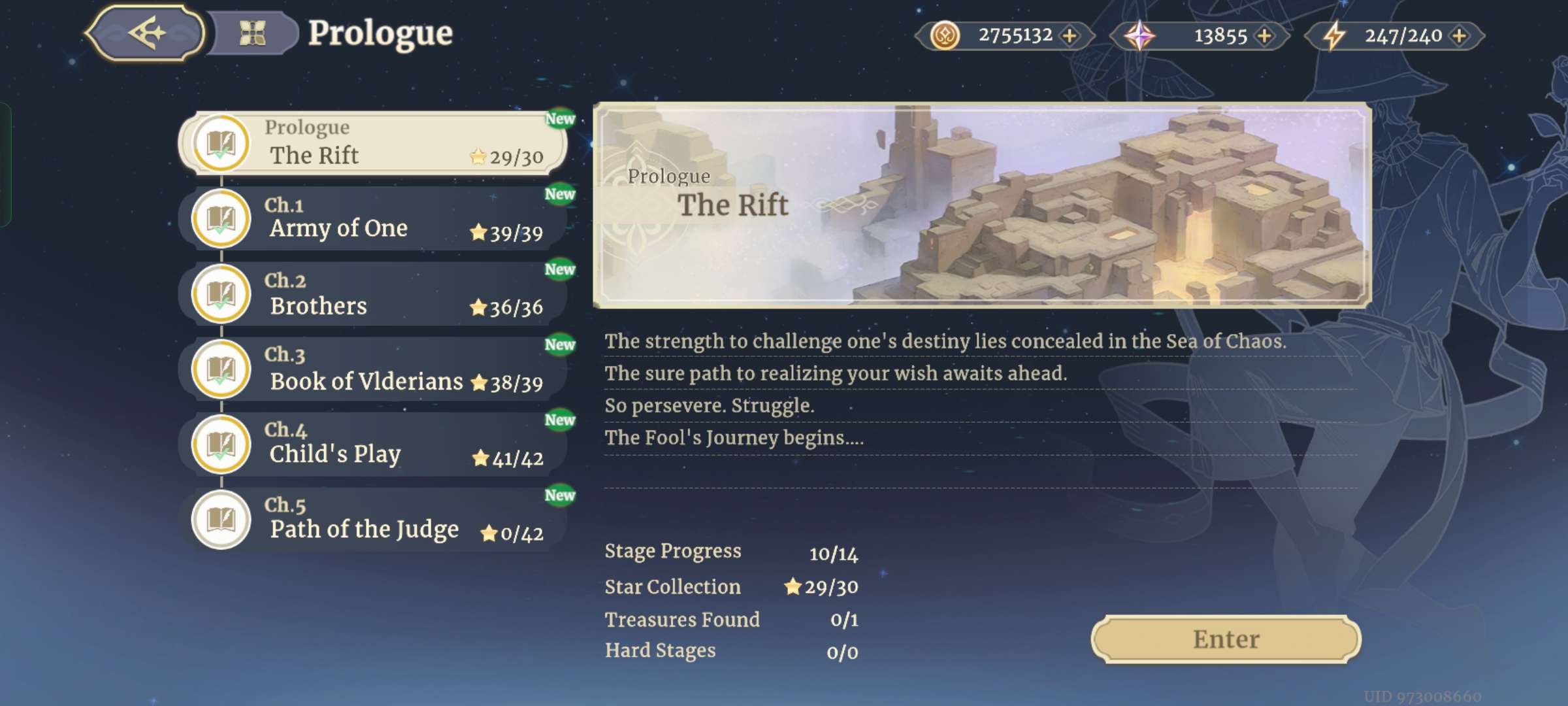Open the grid menu icon beside Prologue
The height and width of the screenshot is (706, 1568).
(252, 33)
